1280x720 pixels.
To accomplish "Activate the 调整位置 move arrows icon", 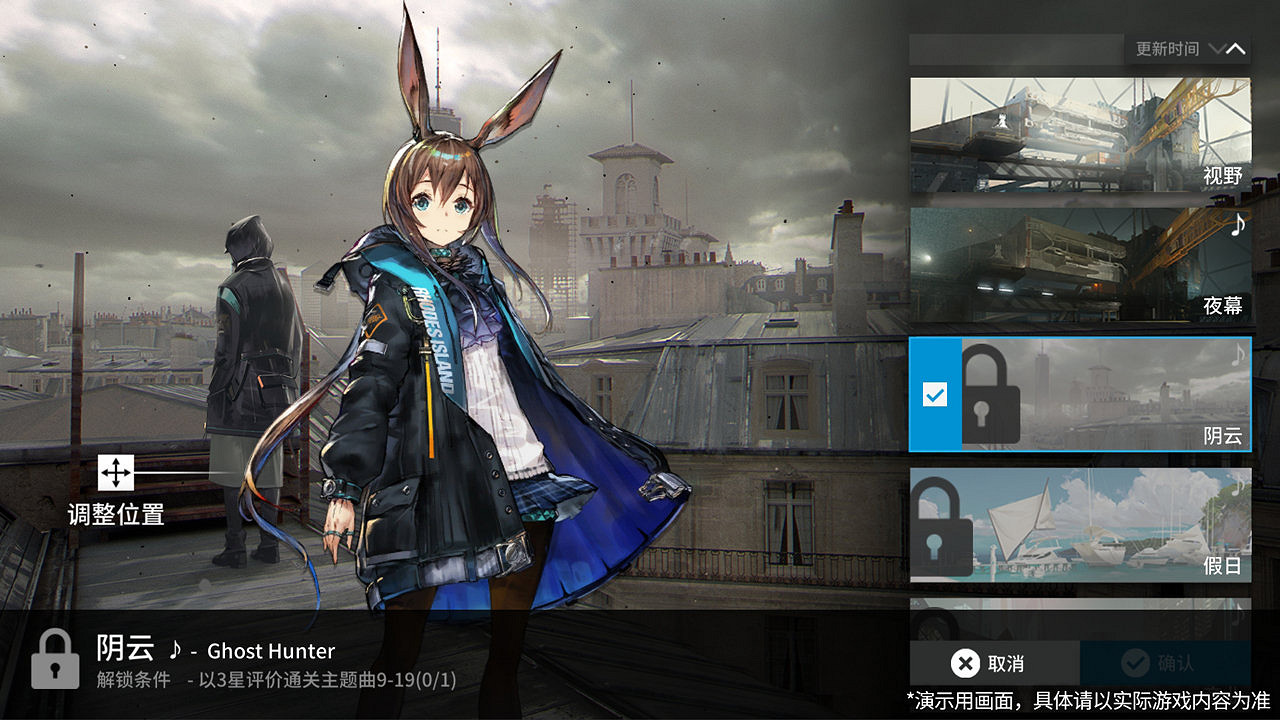I will click(x=116, y=473).
